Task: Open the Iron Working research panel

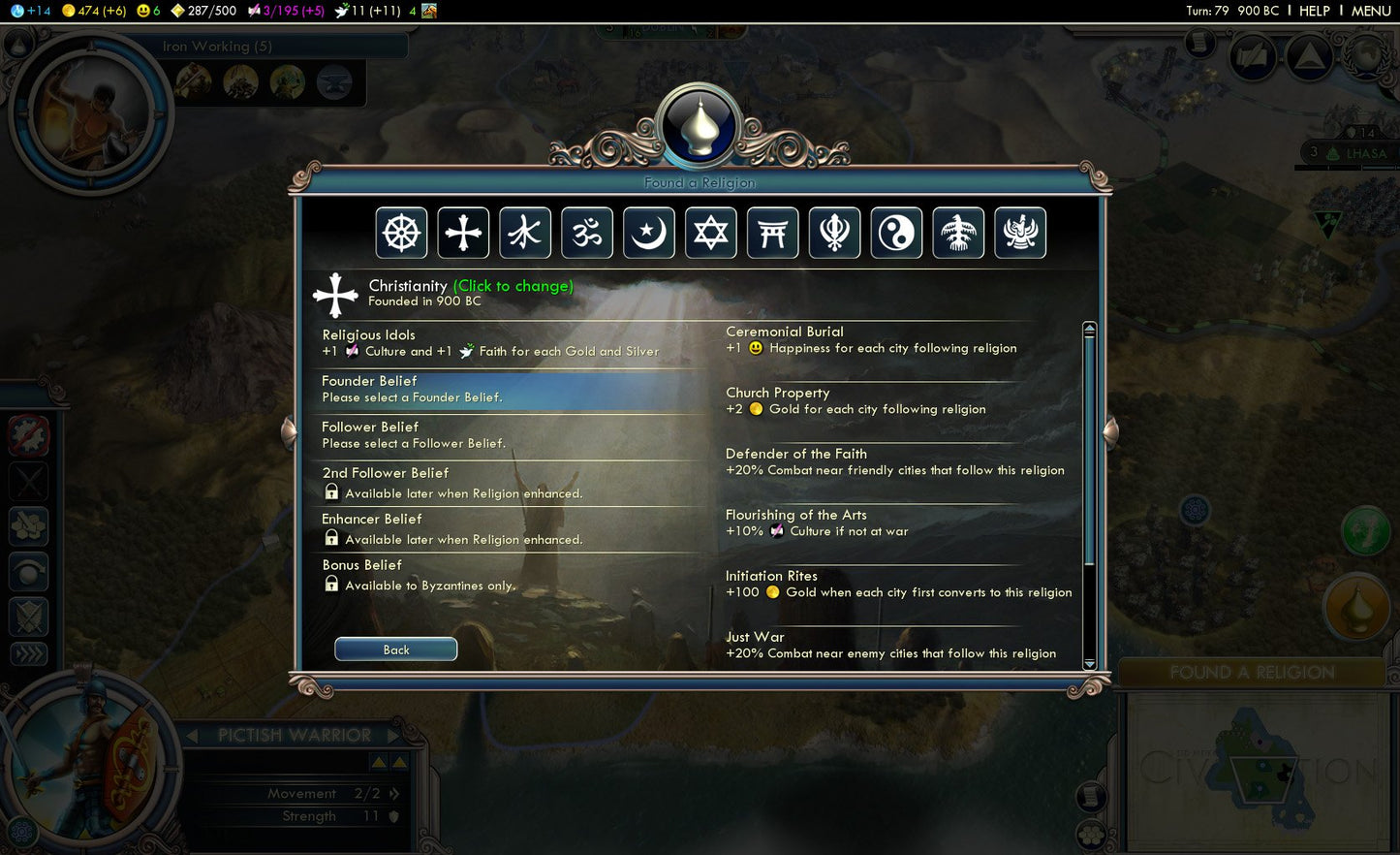Action: coord(218,46)
